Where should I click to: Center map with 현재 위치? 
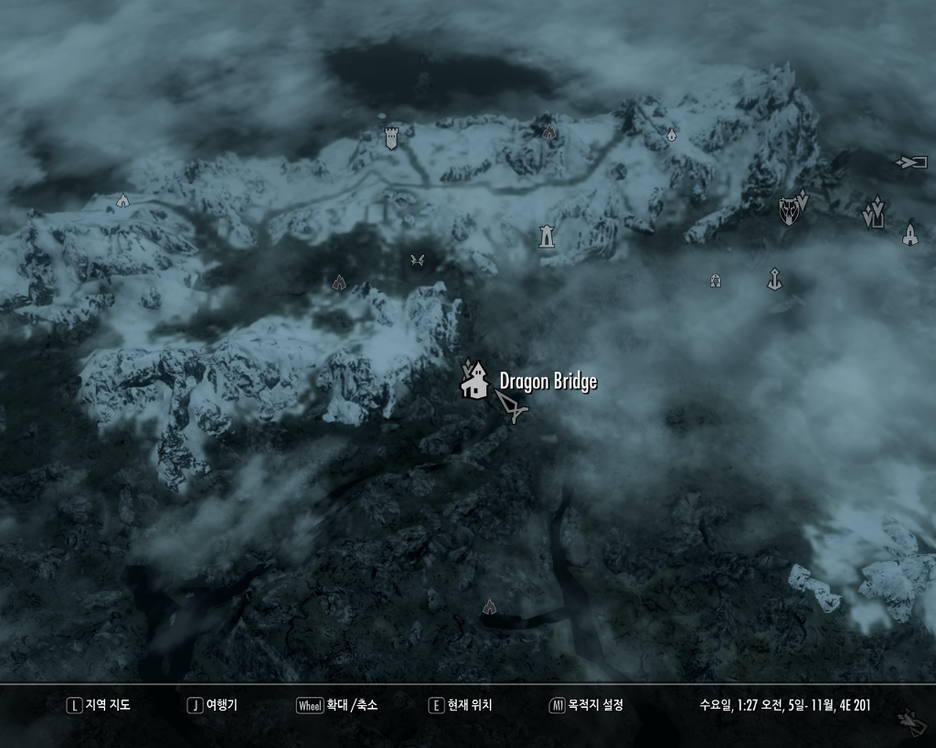(460, 705)
